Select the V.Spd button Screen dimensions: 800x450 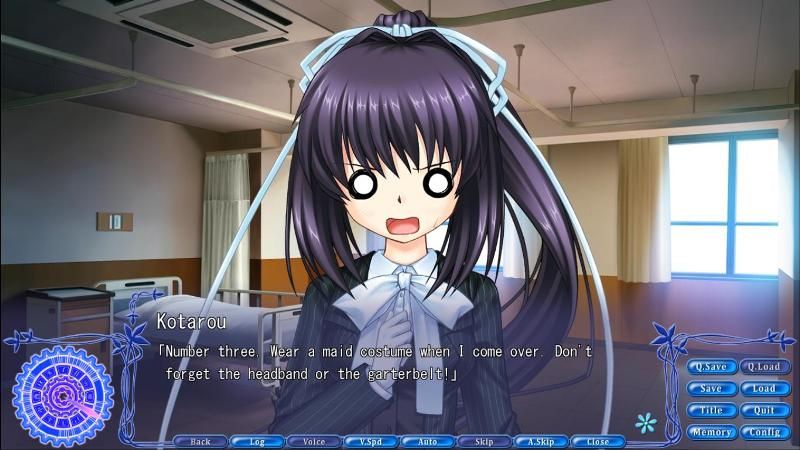[x=371, y=441]
